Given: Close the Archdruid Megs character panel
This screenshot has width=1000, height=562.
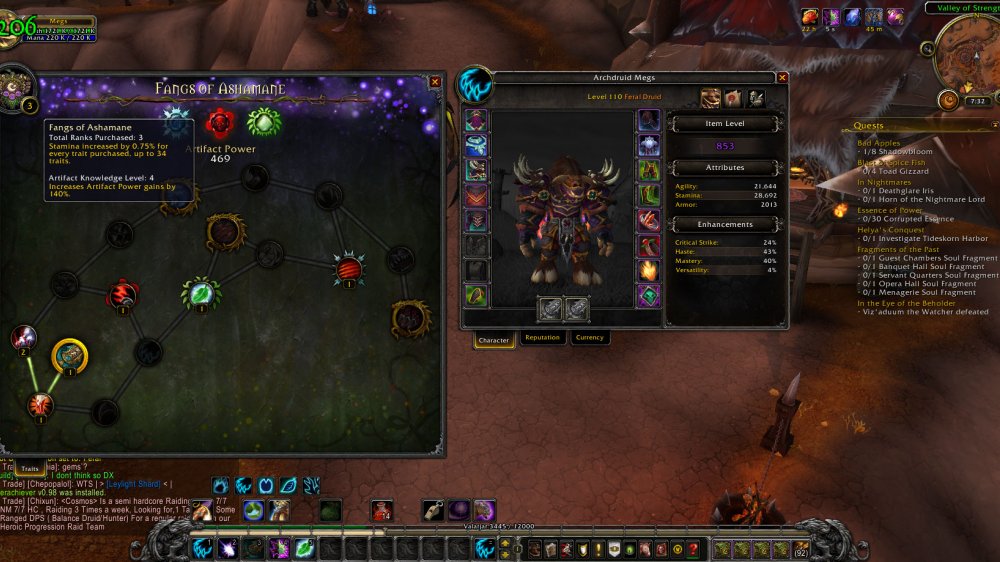Looking at the screenshot, I should coord(782,78).
